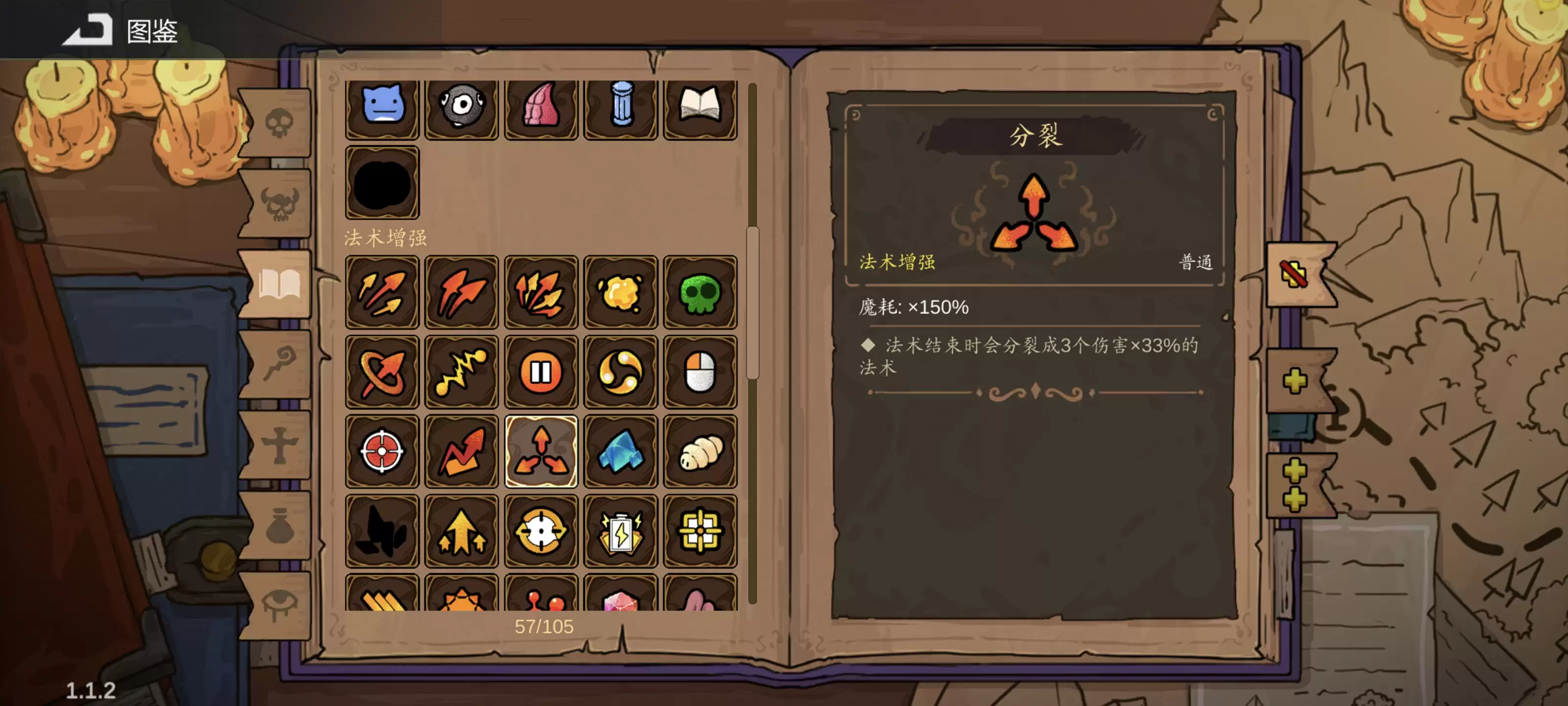Open the orbiting arrow ring enhancement icon

(382, 372)
